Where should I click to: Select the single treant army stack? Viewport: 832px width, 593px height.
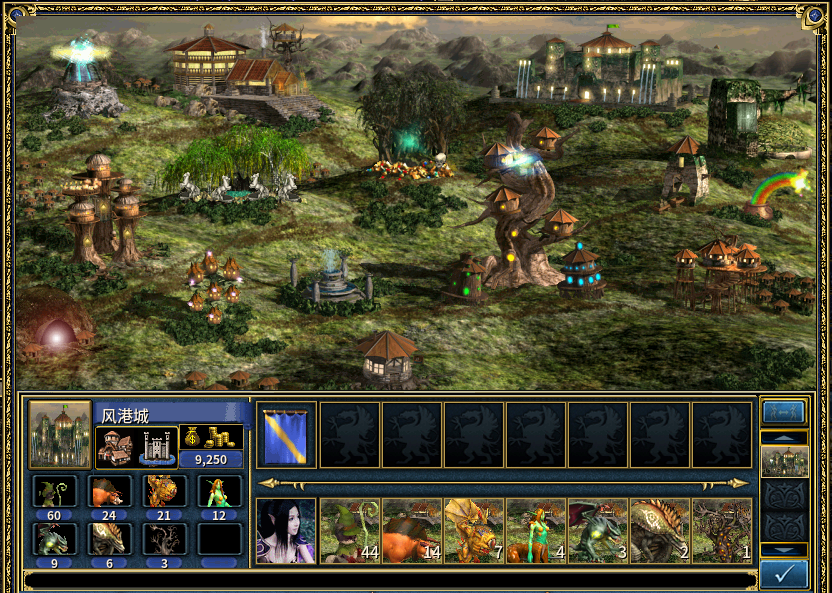point(721,531)
